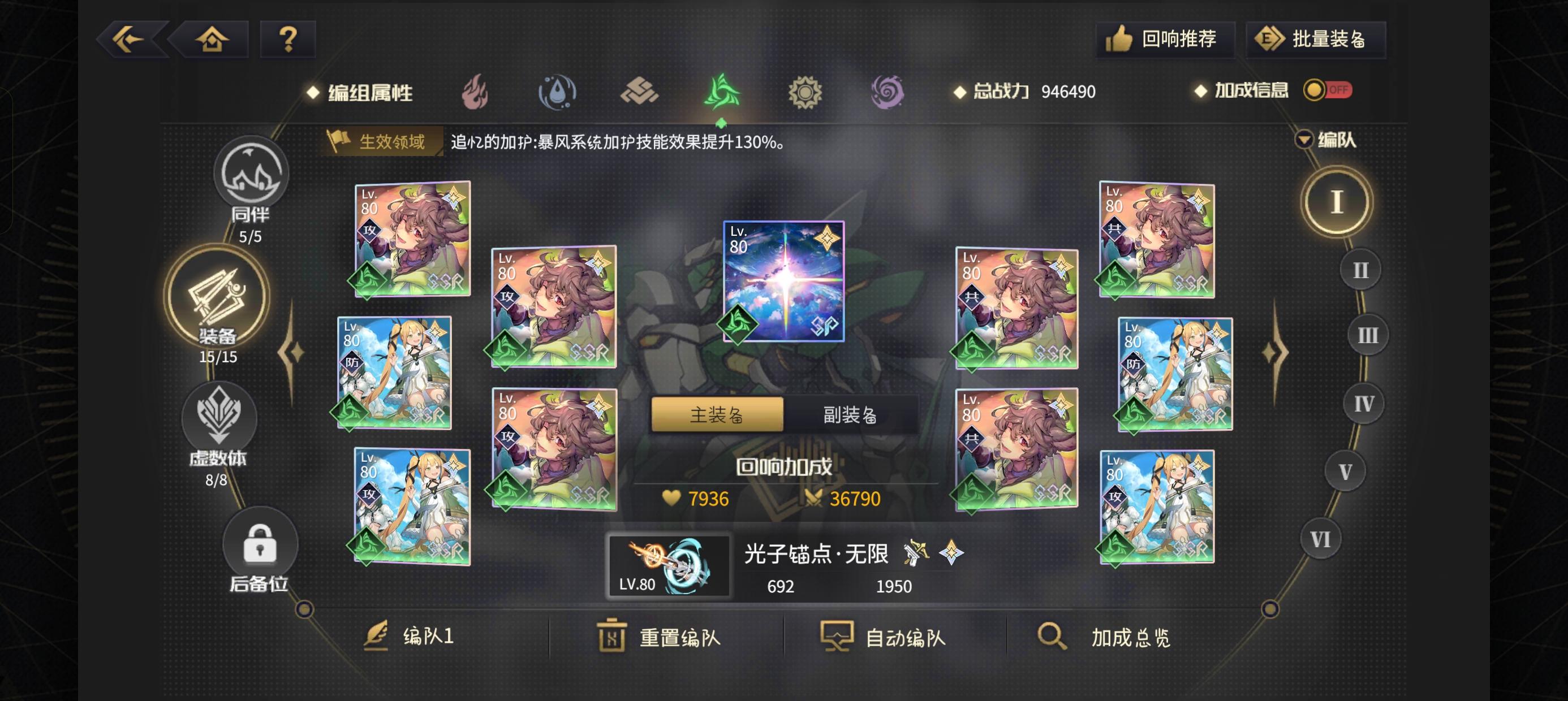View the wind element attributes
Screen dimensions: 1568x701
tap(721, 92)
